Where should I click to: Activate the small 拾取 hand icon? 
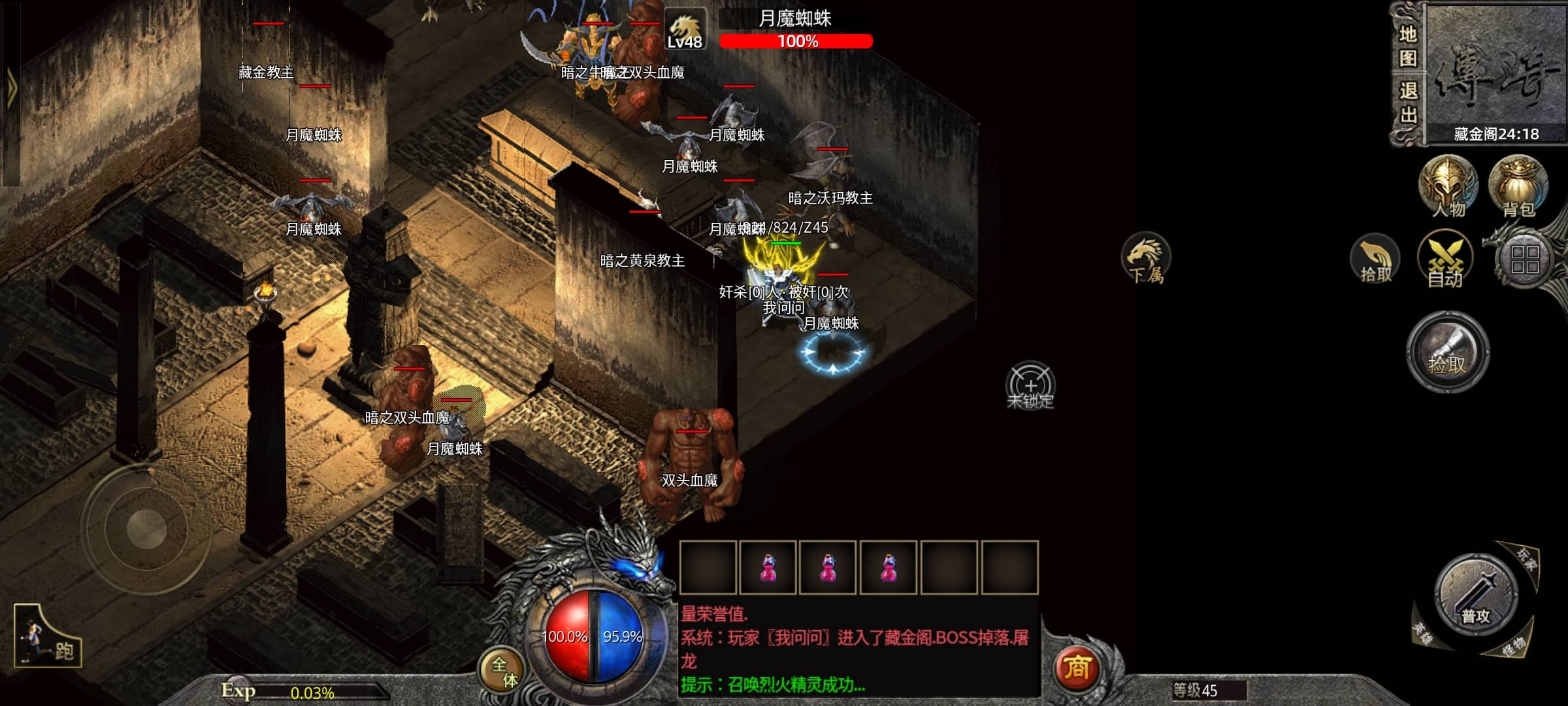(1375, 260)
